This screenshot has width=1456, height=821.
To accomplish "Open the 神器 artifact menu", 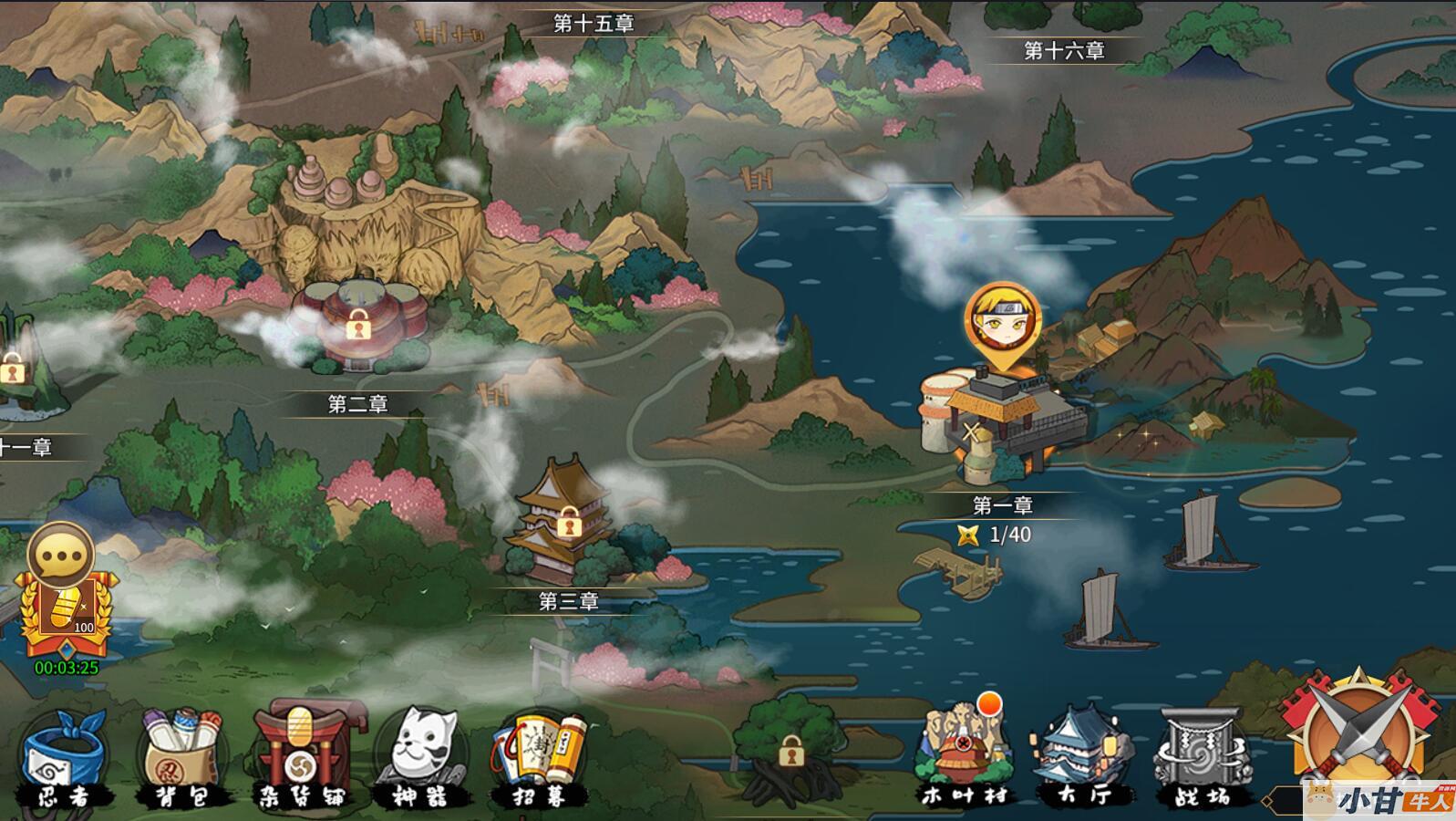I will tap(420, 759).
